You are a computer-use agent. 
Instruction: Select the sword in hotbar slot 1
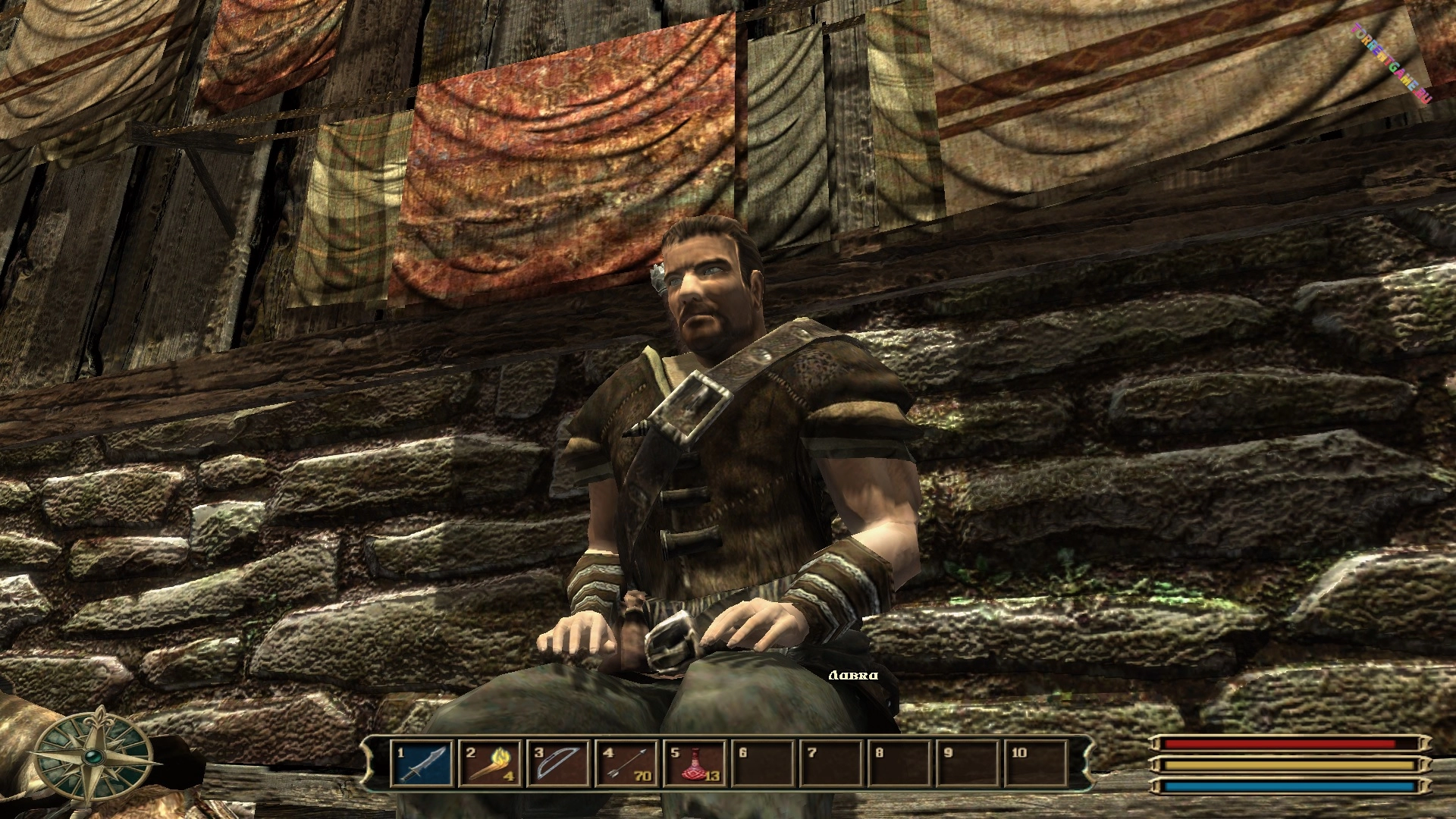pyautogui.click(x=423, y=764)
